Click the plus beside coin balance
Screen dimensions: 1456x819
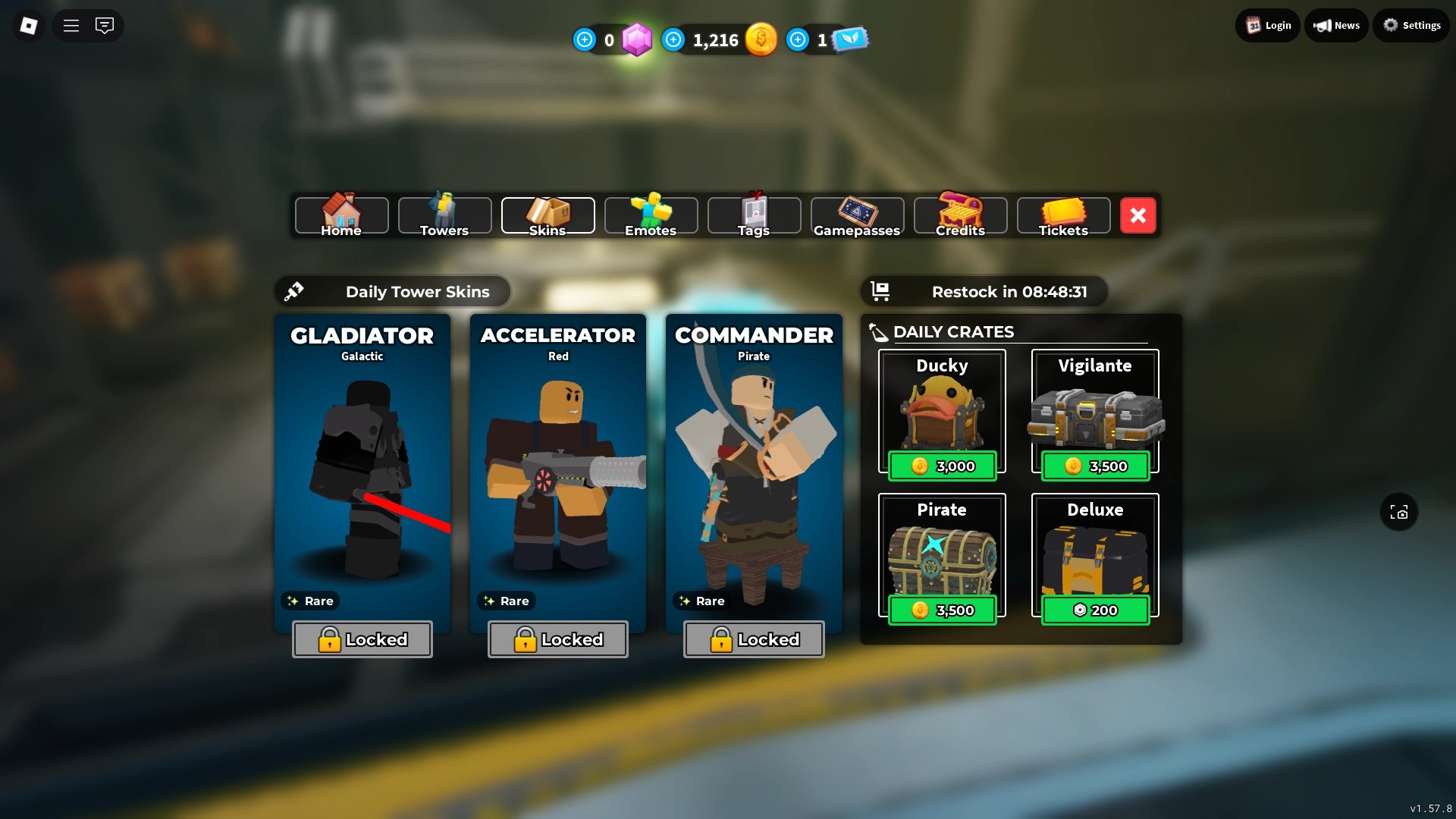[x=673, y=39]
